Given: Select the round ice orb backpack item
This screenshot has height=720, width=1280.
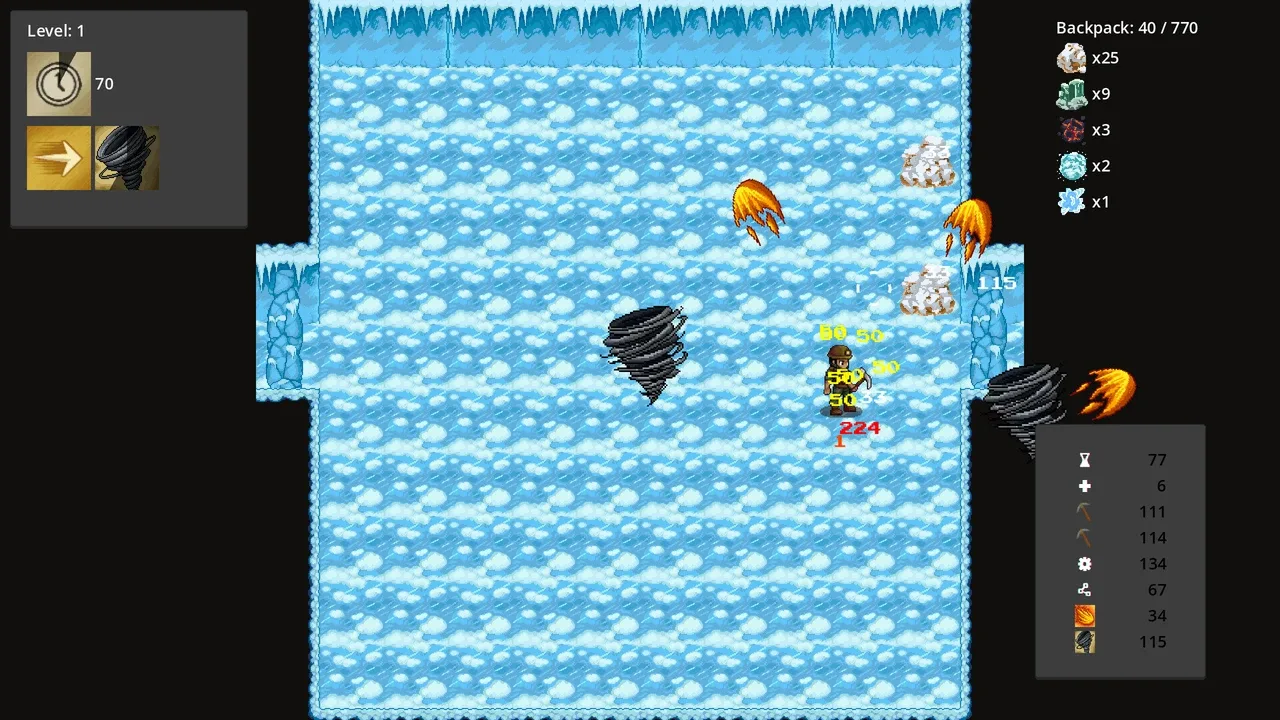Looking at the screenshot, I should click(x=1072, y=167).
